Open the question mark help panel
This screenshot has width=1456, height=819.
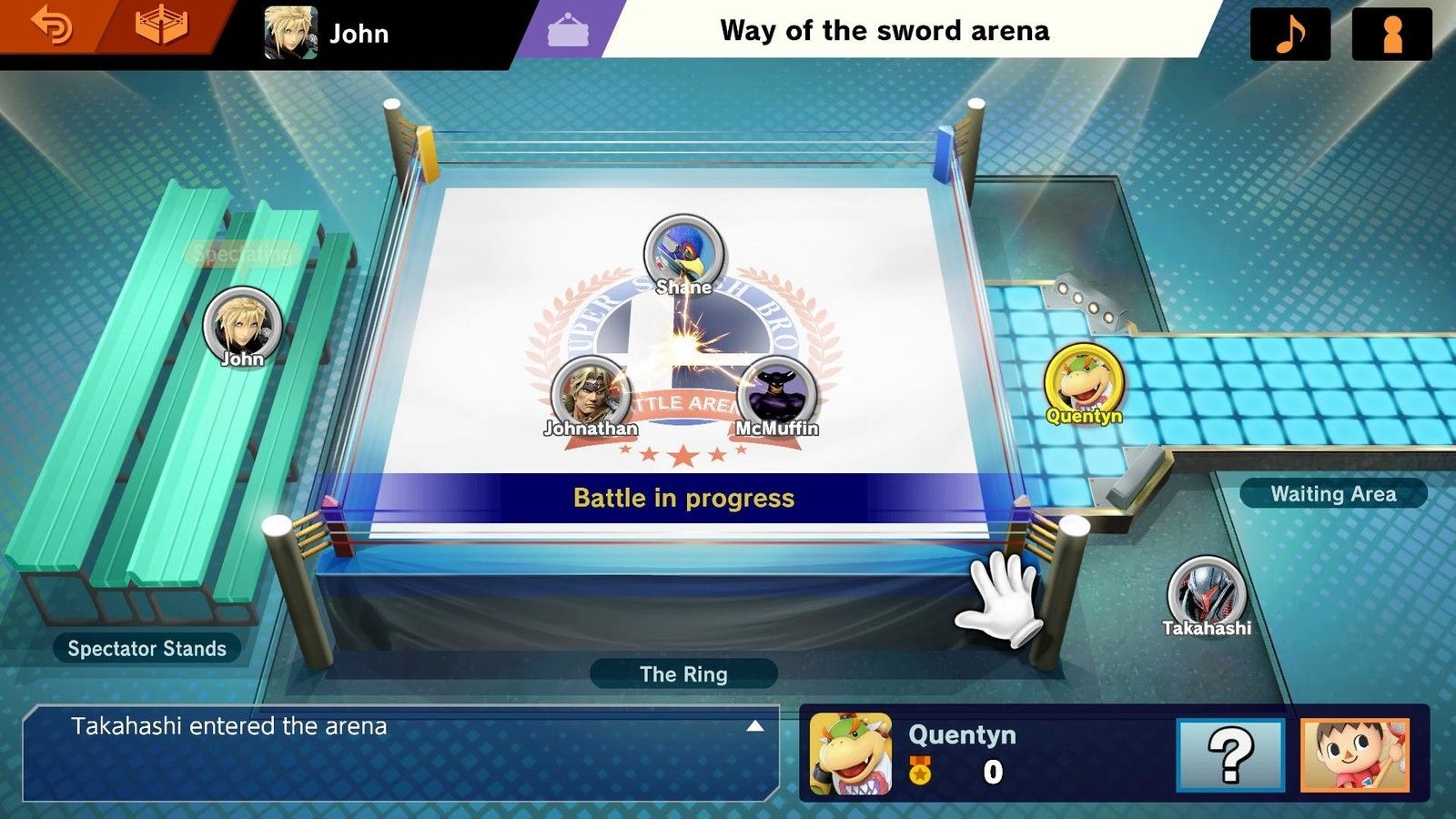[1229, 754]
